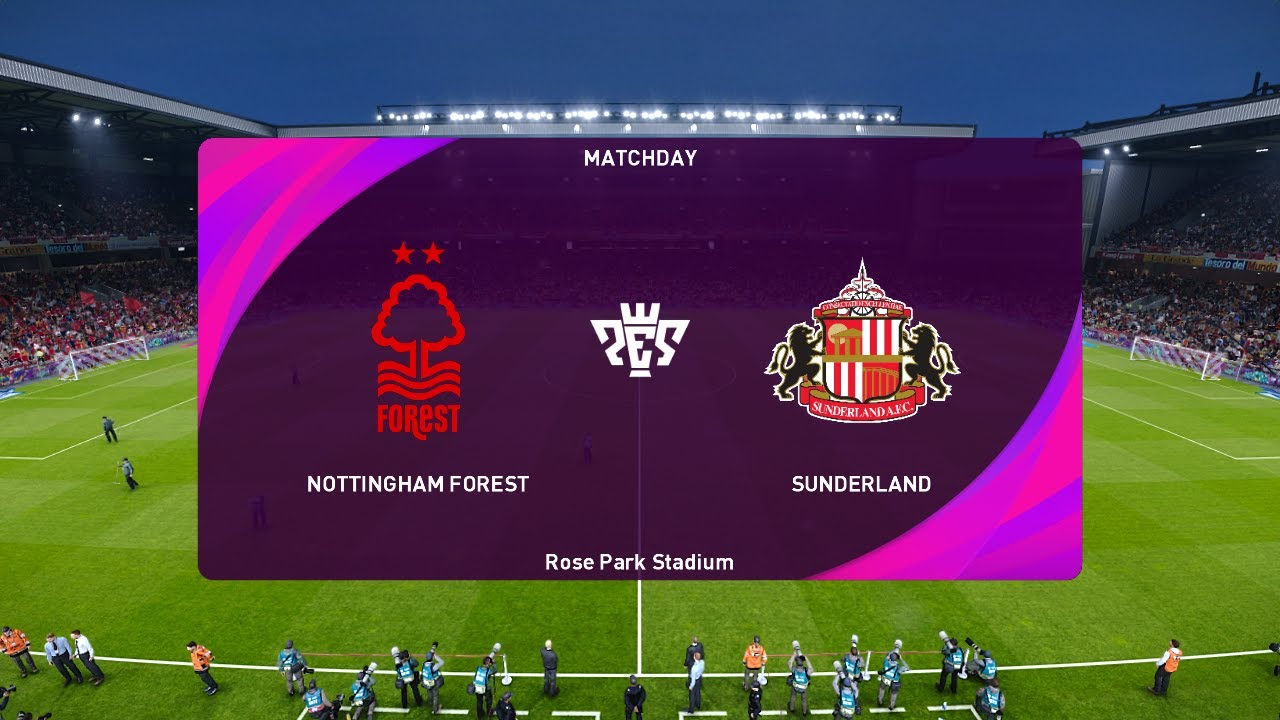This screenshot has width=1280, height=720.
Task: Expand the Sunderland team name
Action: [x=861, y=484]
